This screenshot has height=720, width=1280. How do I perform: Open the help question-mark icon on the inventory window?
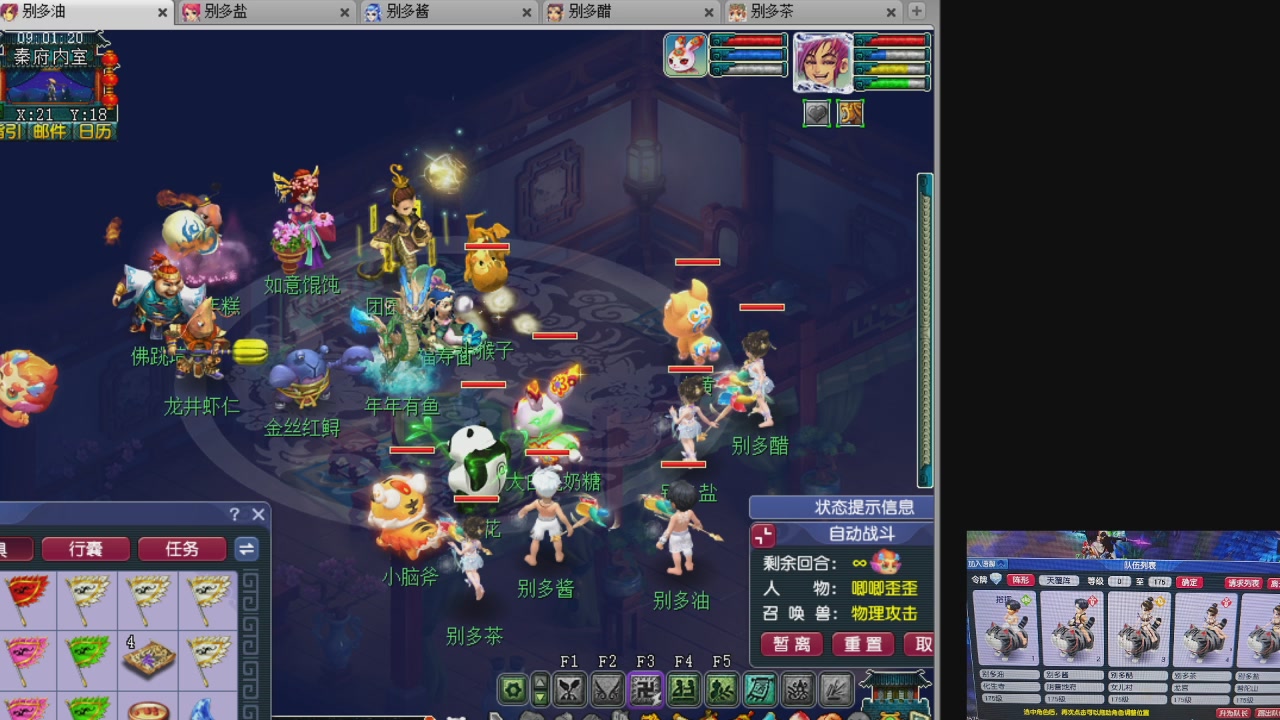(x=236, y=514)
